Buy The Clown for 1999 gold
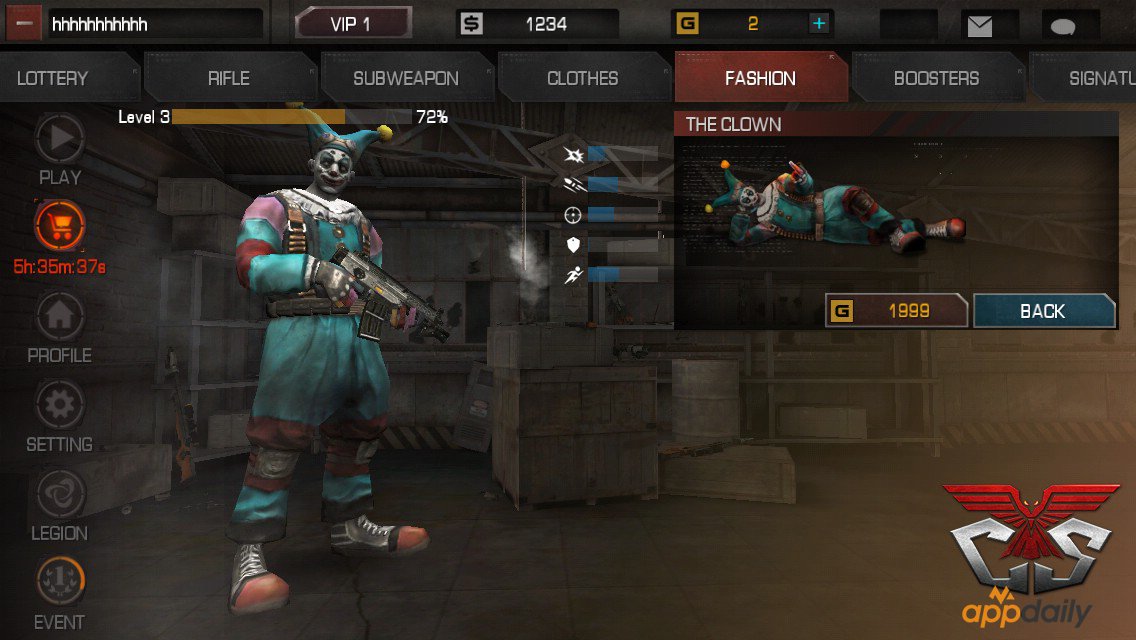1136x640 pixels. (896, 311)
